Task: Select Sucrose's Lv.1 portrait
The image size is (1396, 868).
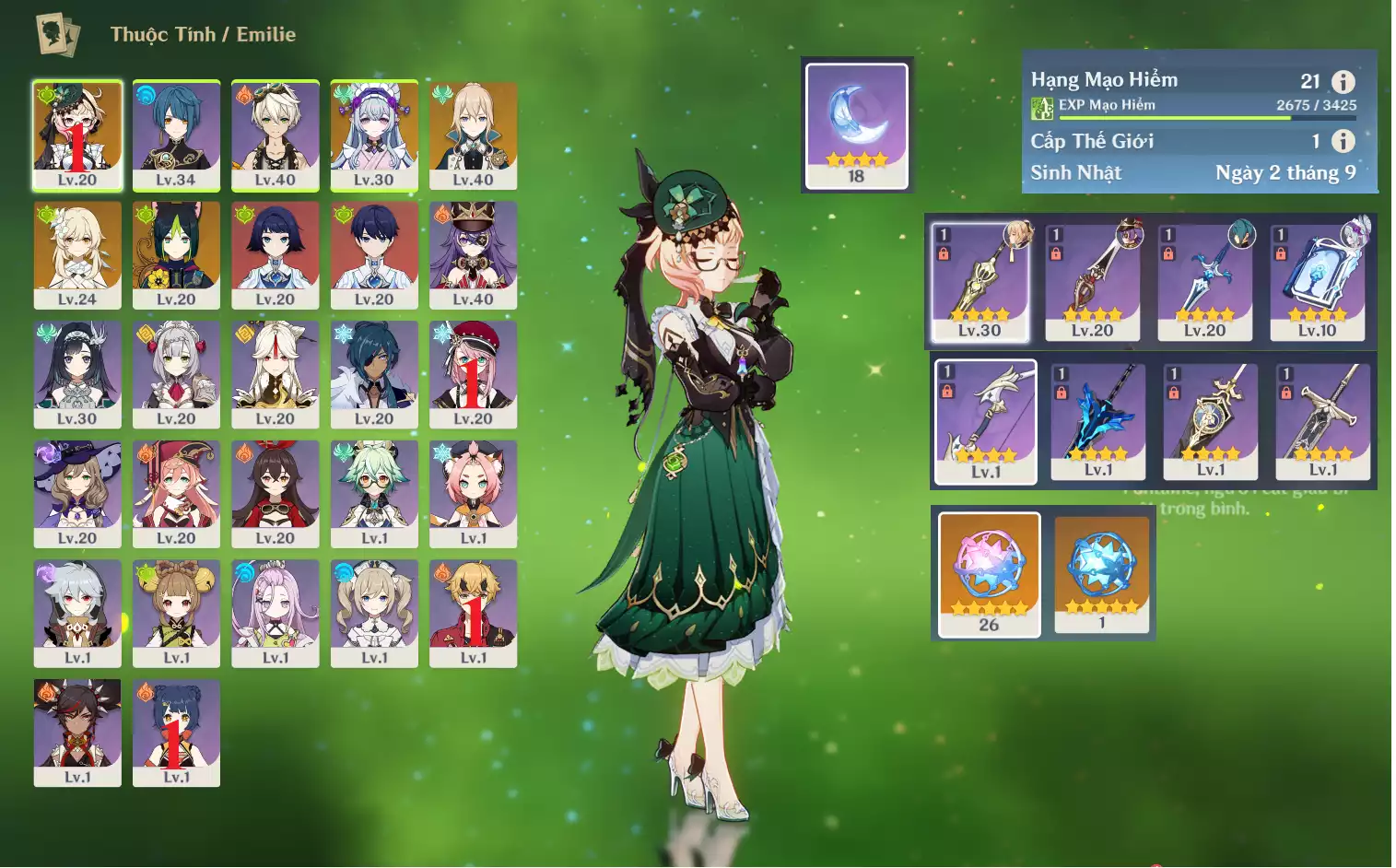Action: (374, 494)
